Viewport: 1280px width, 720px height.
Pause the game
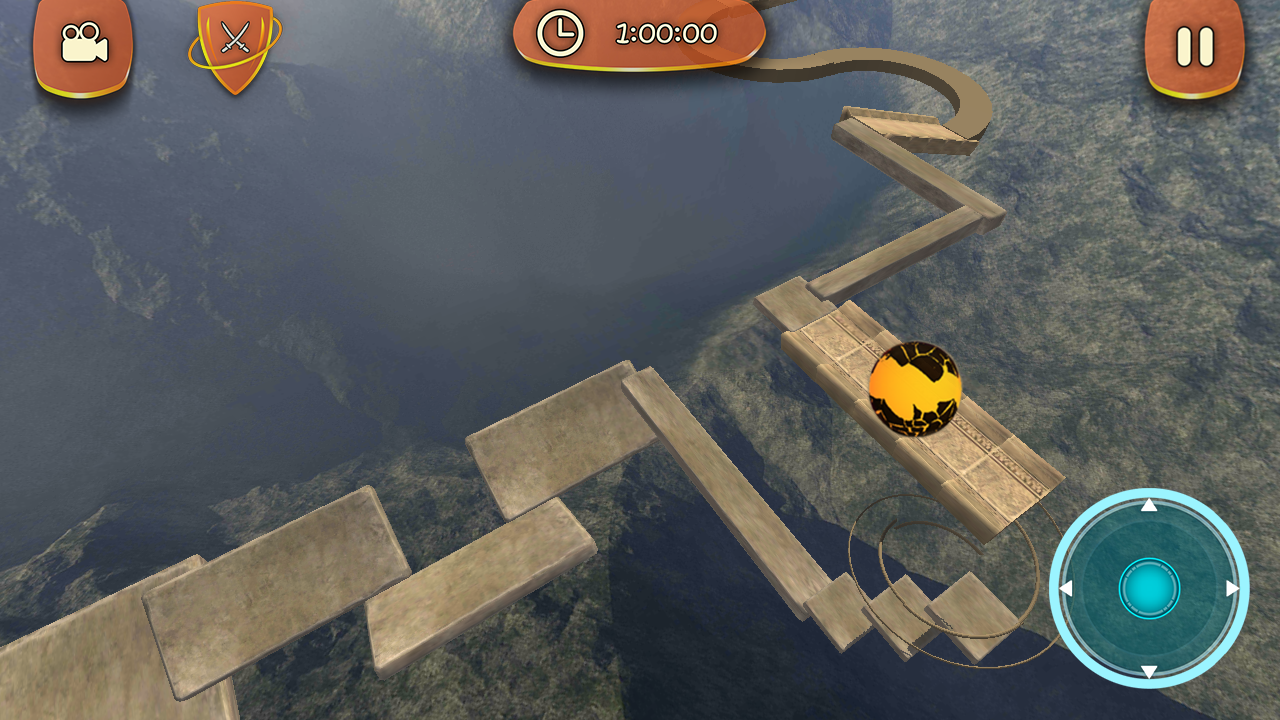click(1194, 46)
